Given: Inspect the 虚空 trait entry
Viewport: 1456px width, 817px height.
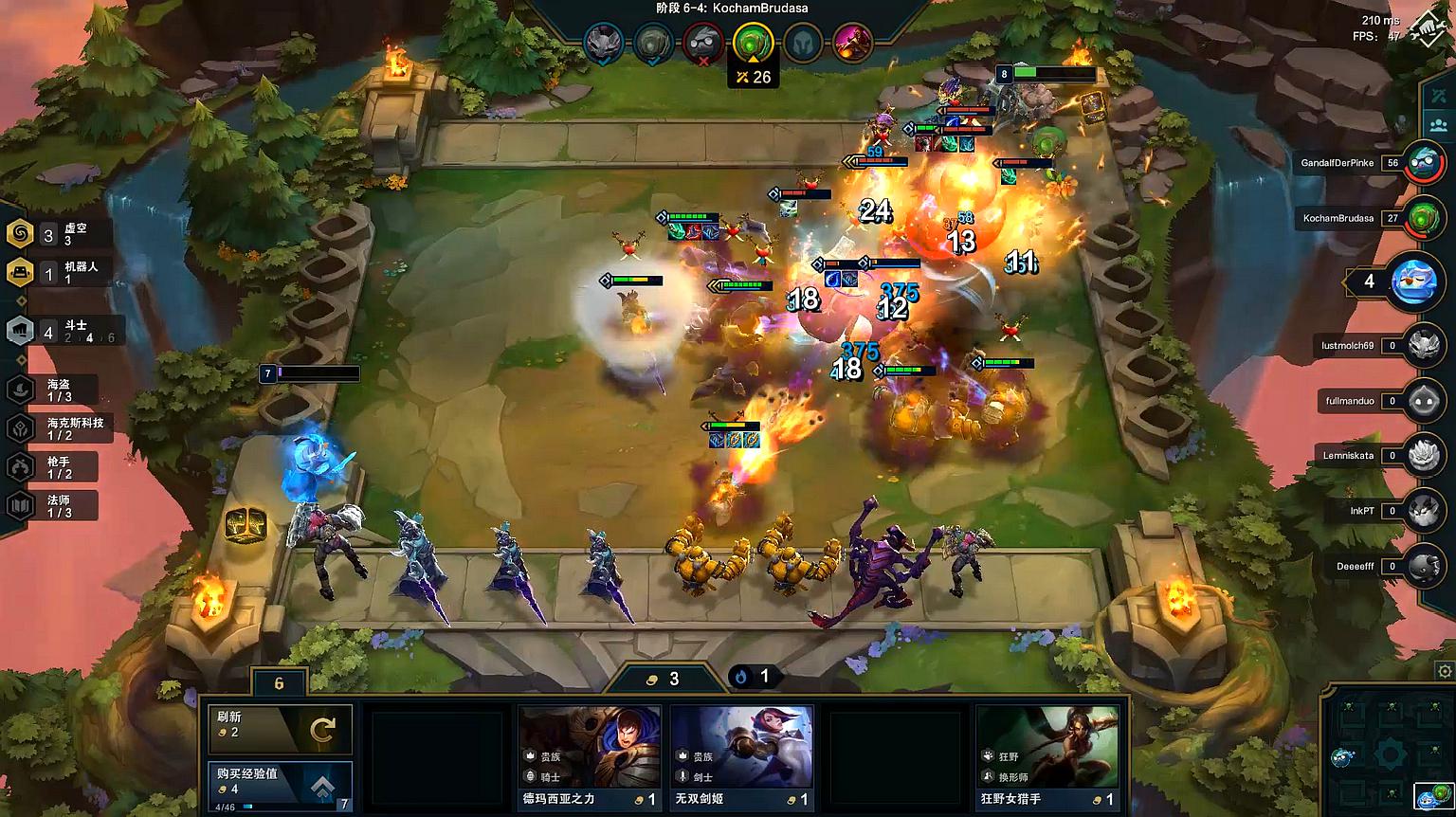Looking at the screenshot, I should click(59, 234).
